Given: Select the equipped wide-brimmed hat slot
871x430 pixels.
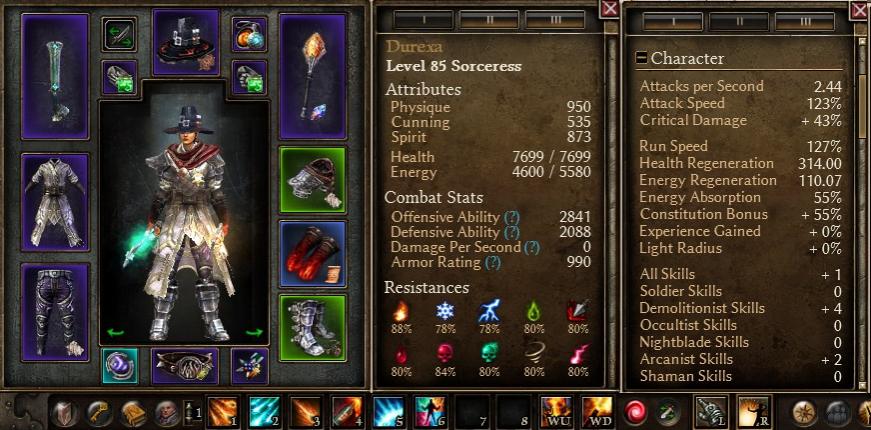Looking at the screenshot, I should (186, 43).
